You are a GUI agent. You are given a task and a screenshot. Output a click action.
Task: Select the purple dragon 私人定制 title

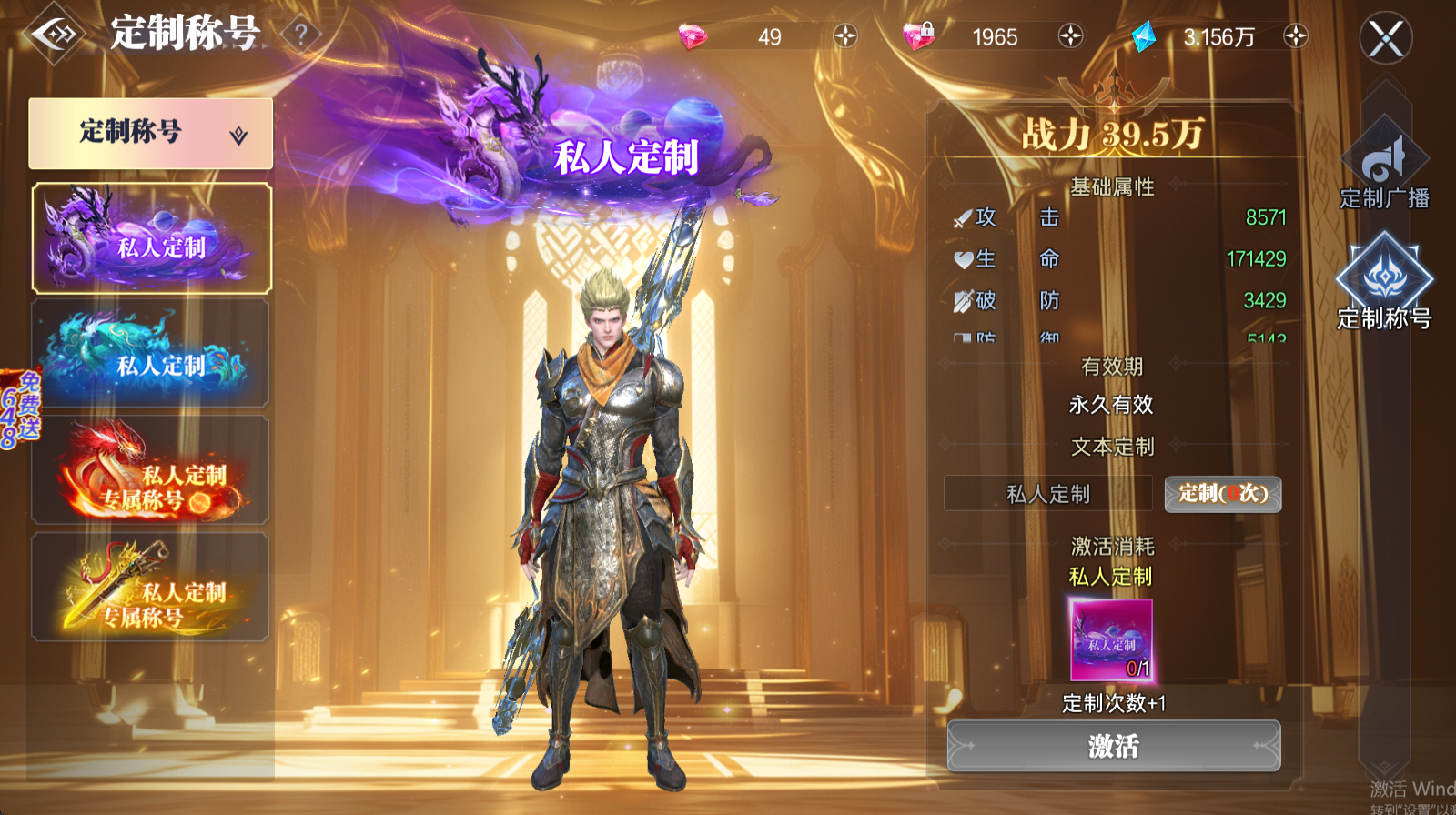(x=152, y=238)
